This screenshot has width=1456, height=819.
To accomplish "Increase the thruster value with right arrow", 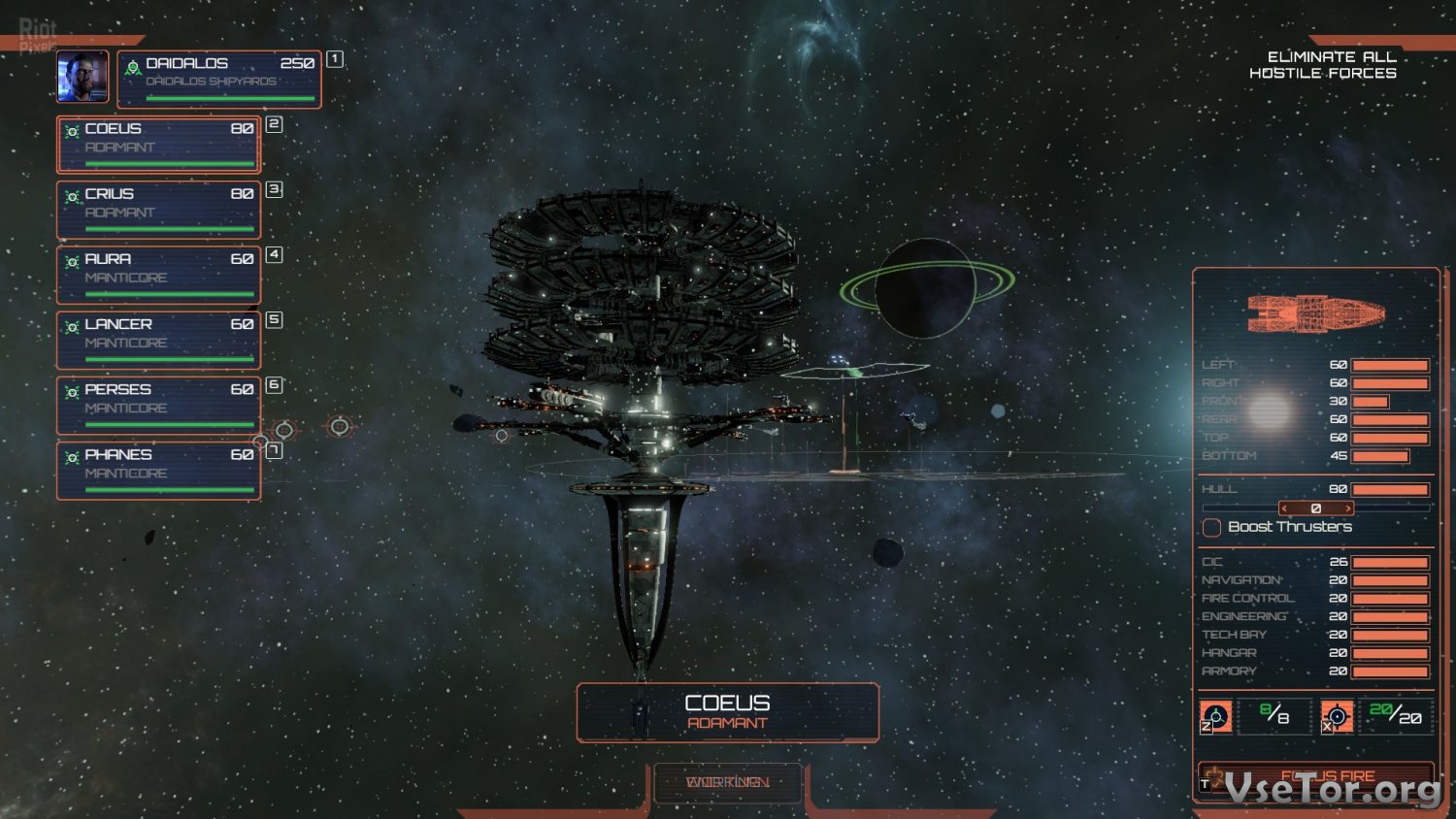I will [1347, 508].
